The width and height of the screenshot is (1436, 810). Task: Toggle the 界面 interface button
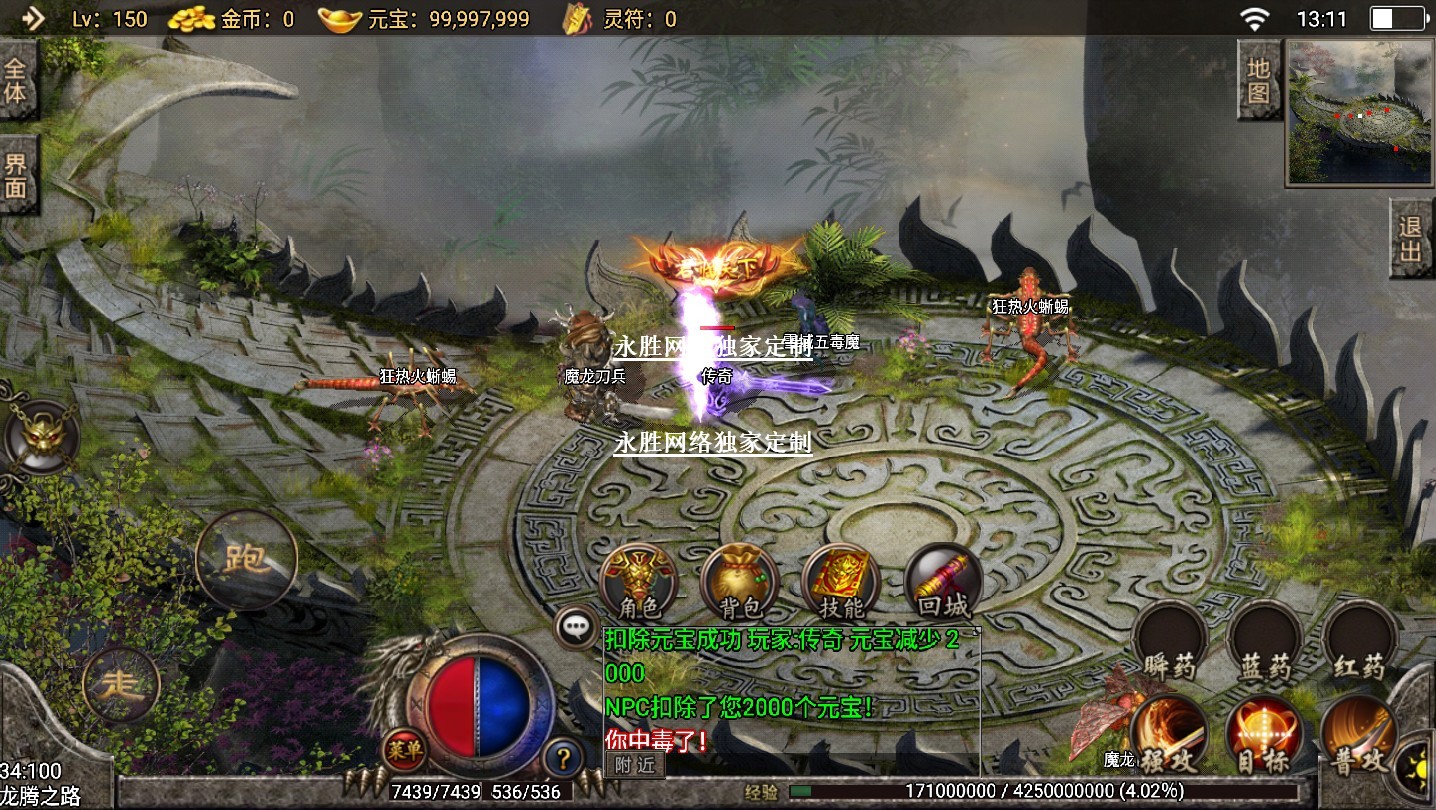(17, 177)
